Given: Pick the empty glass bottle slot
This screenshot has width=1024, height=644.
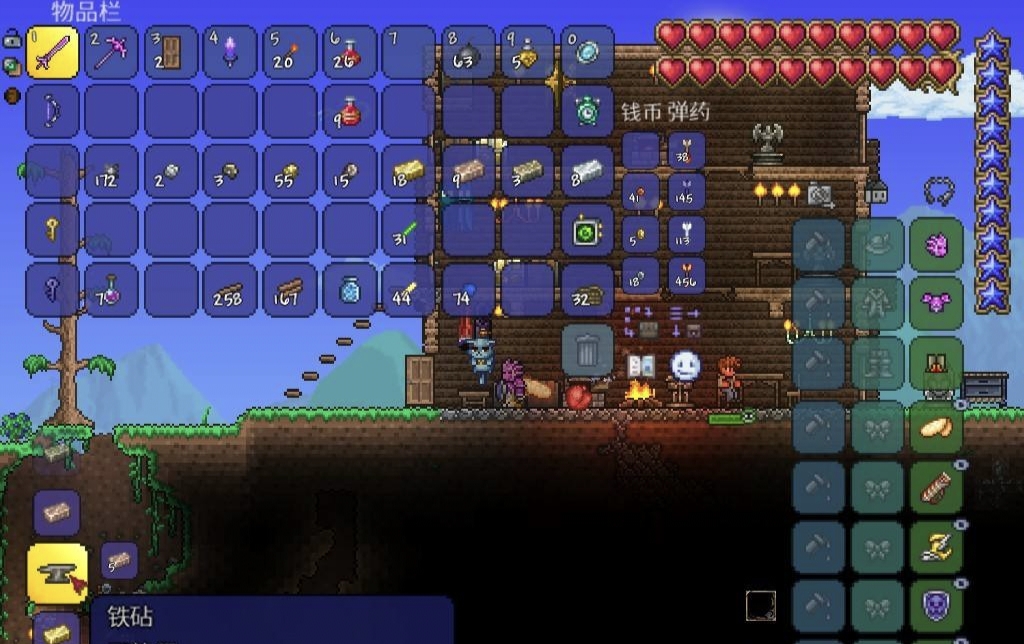Looking at the screenshot, I should [x=349, y=290].
